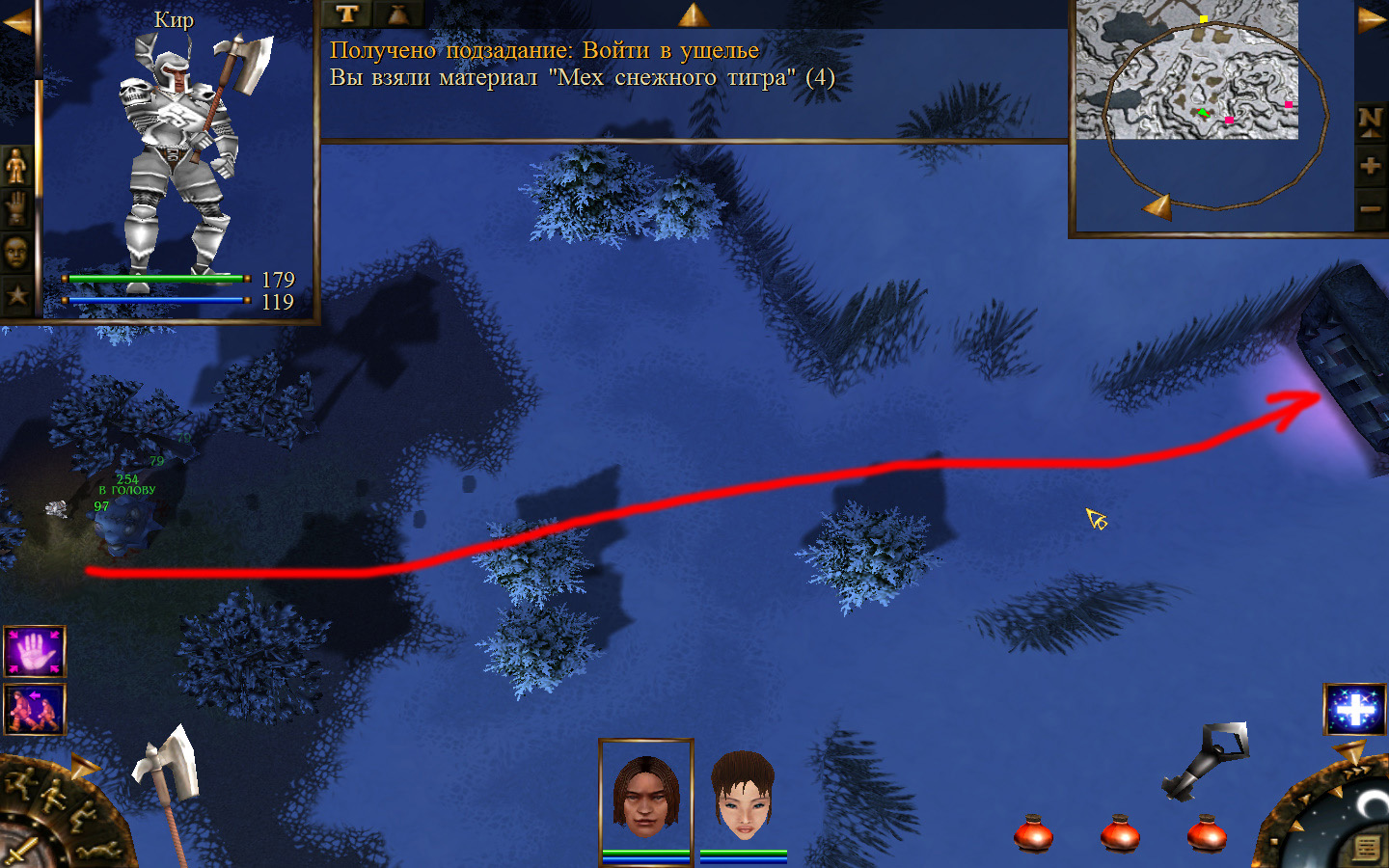Open the journal scroll icon on the night dial
The image size is (1389, 868).
coord(1366,848)
